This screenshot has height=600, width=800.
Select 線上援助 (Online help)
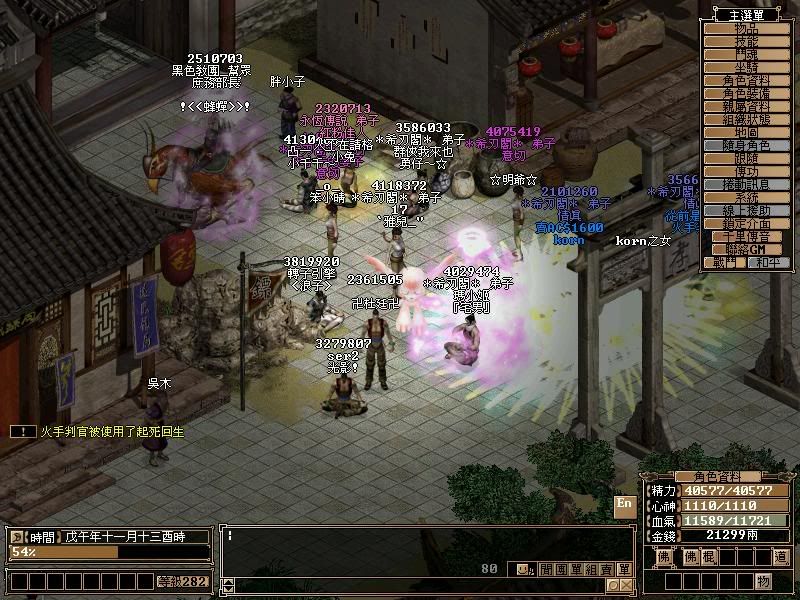(x=746, y=211)
